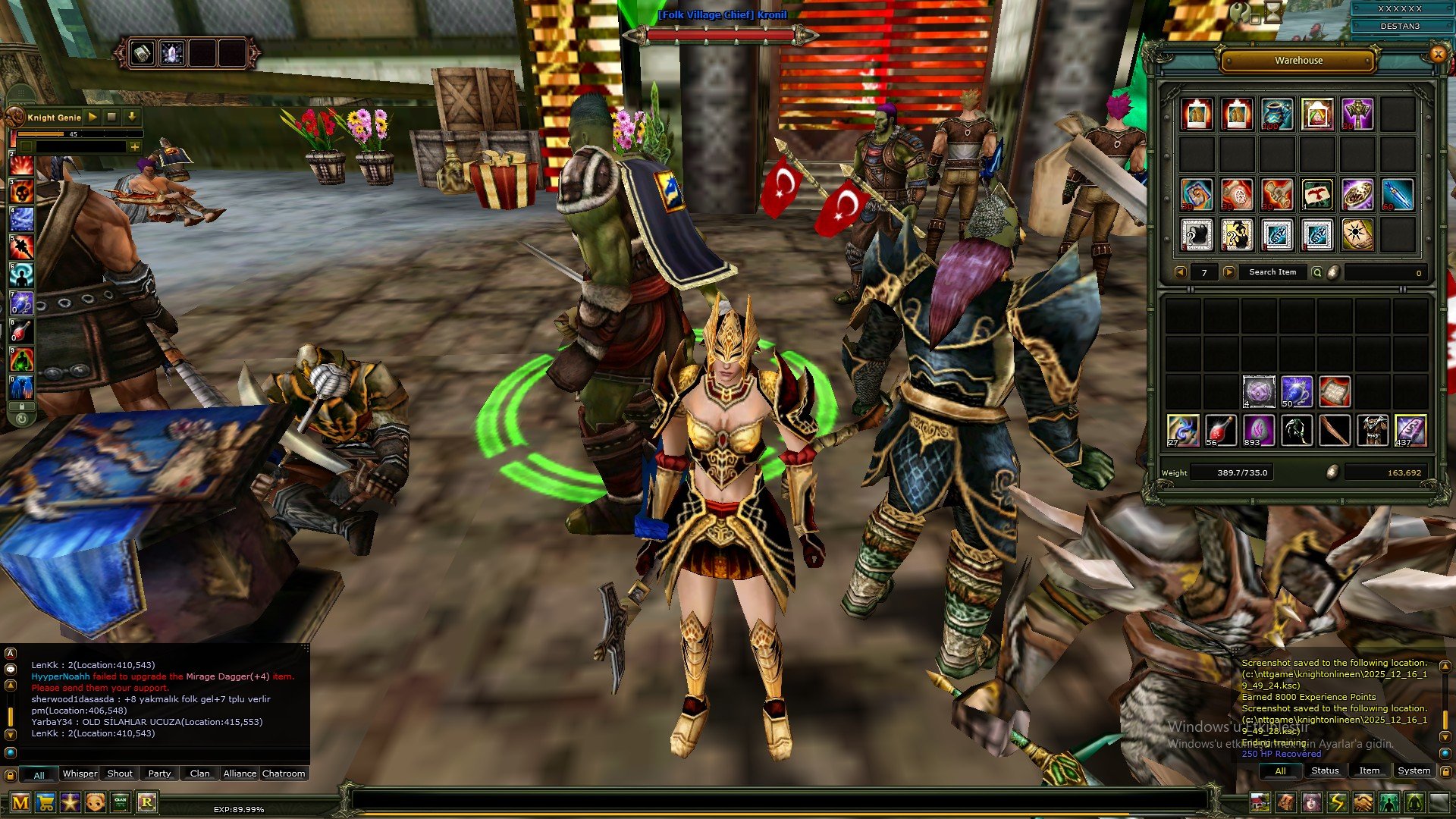The width and height of the screenshot is (1456, 819).
Task: Click the R power-up store icon
Action: [147, 801]
